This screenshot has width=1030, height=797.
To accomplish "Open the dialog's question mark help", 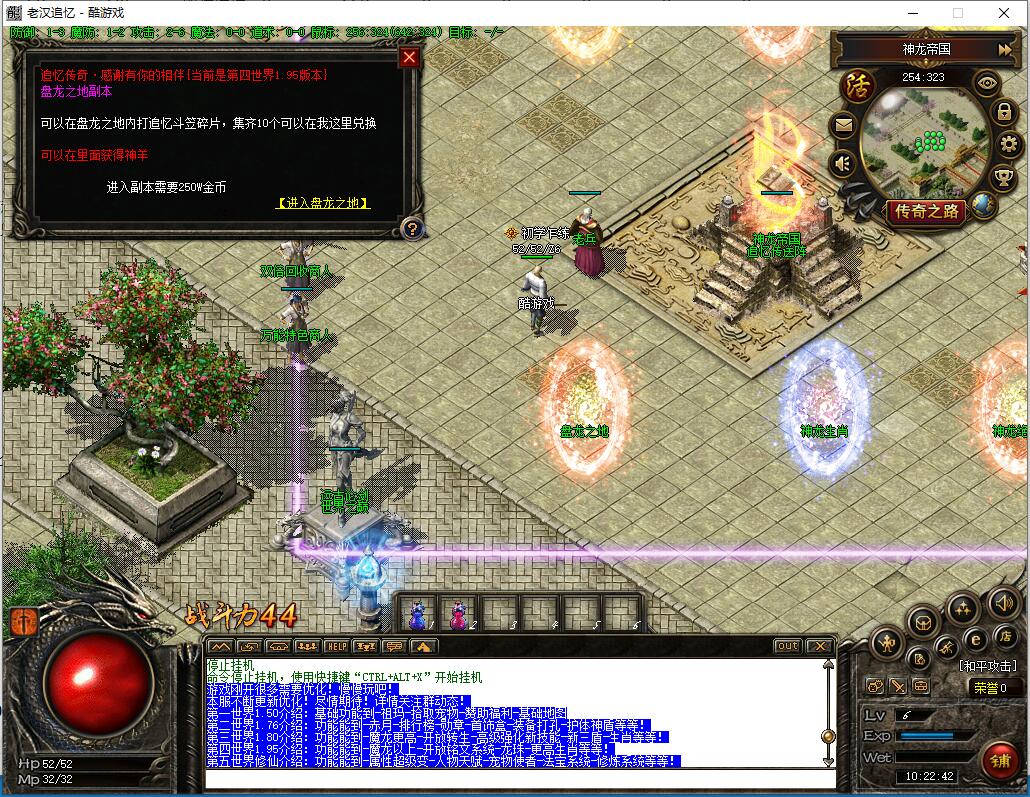I will [410, 229].
